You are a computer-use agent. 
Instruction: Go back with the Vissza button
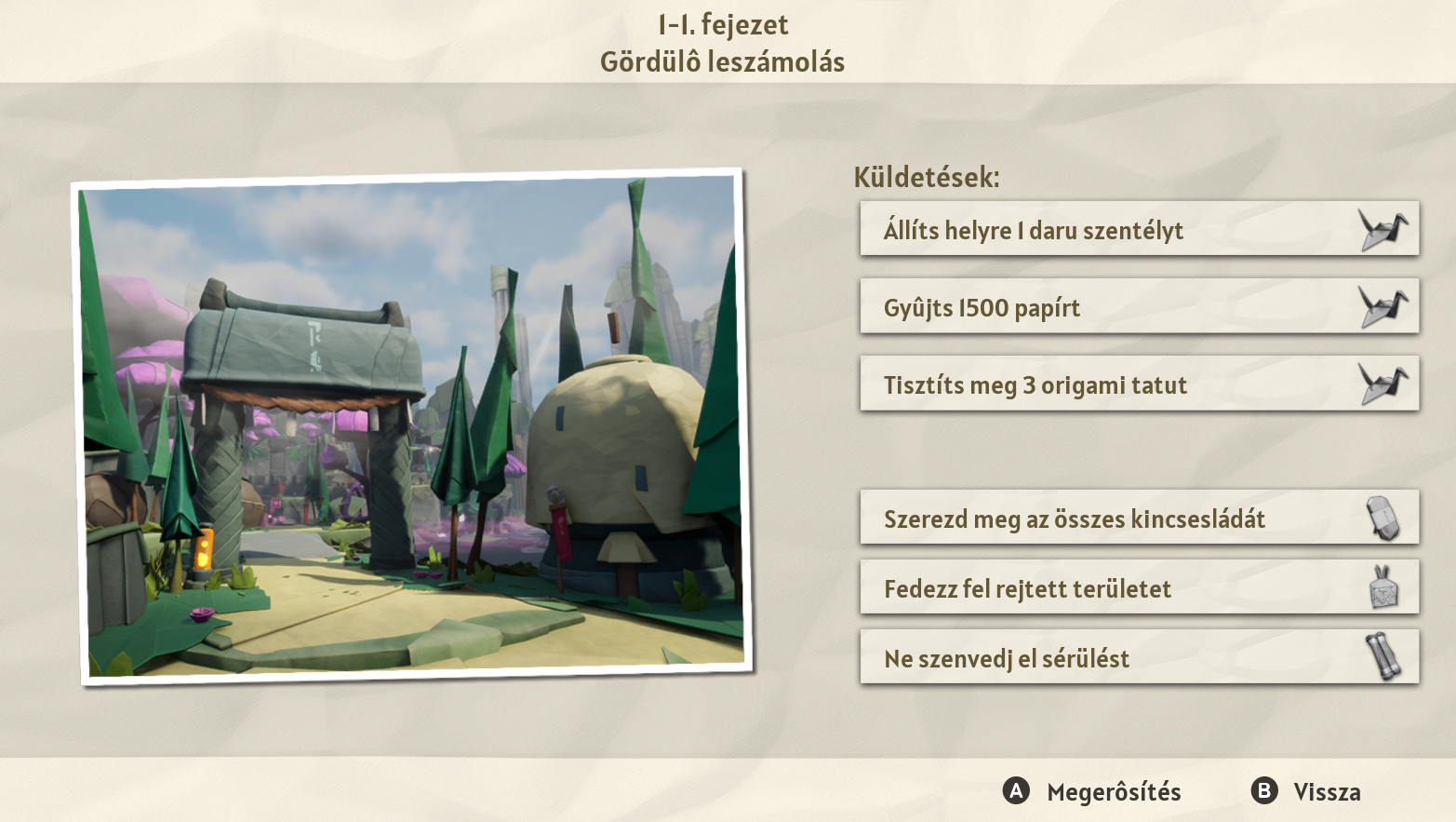point(1306,791)
